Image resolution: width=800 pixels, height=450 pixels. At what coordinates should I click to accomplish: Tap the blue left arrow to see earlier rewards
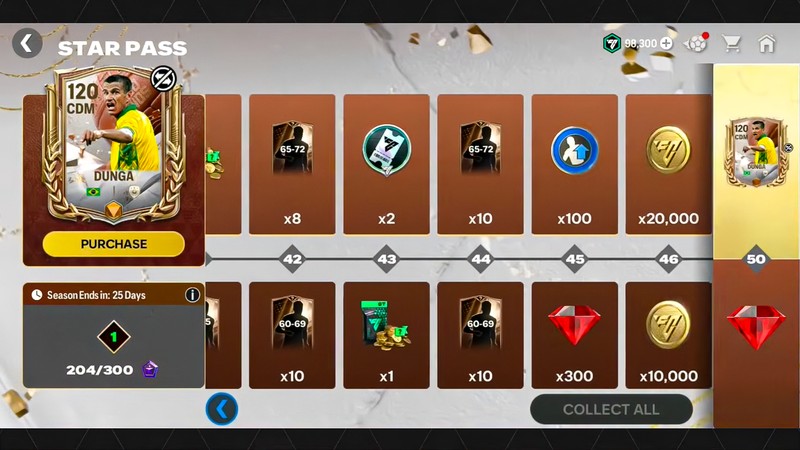(222, 409)
